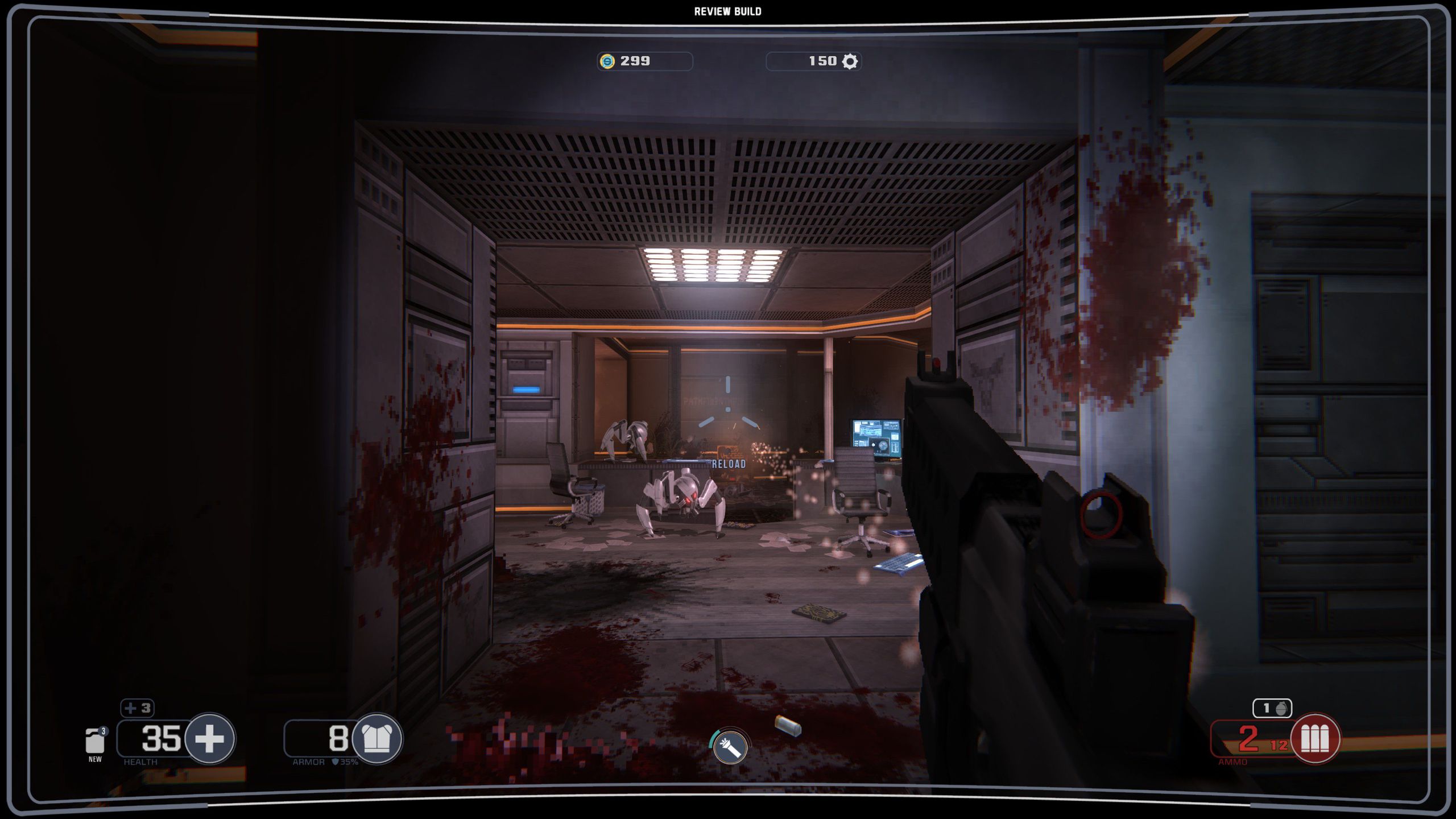Screen dimensions: 1456x819
Task: Select the grenade count icon
Action: [x=1273, y=708]
